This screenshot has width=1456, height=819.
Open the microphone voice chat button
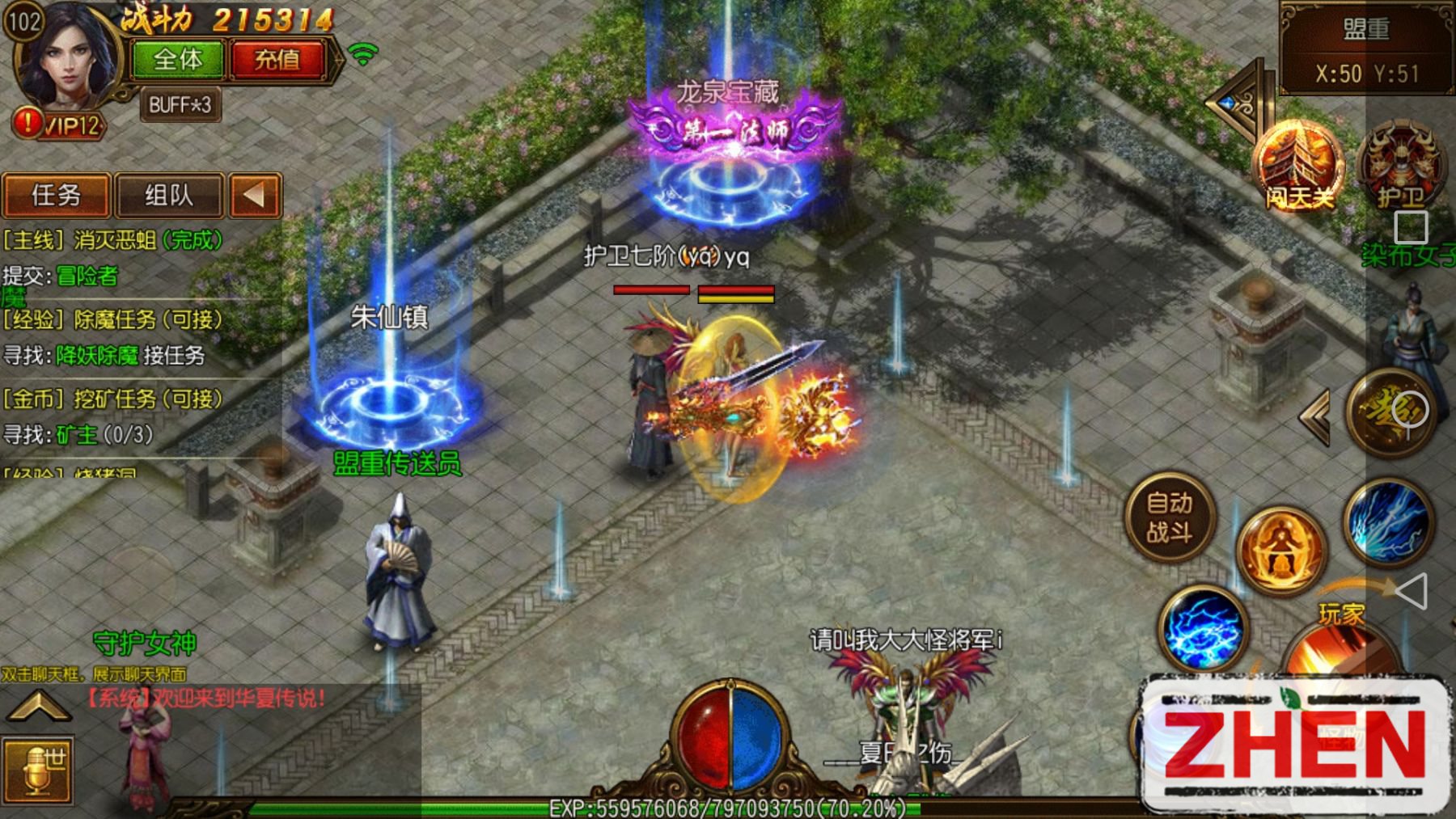[38, 770]
